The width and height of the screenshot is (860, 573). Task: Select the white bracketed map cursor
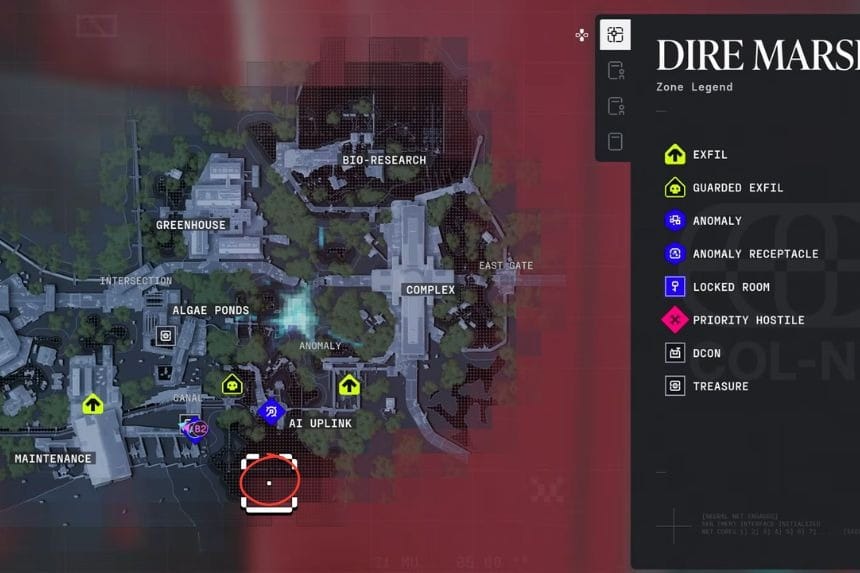click(270, 482)
